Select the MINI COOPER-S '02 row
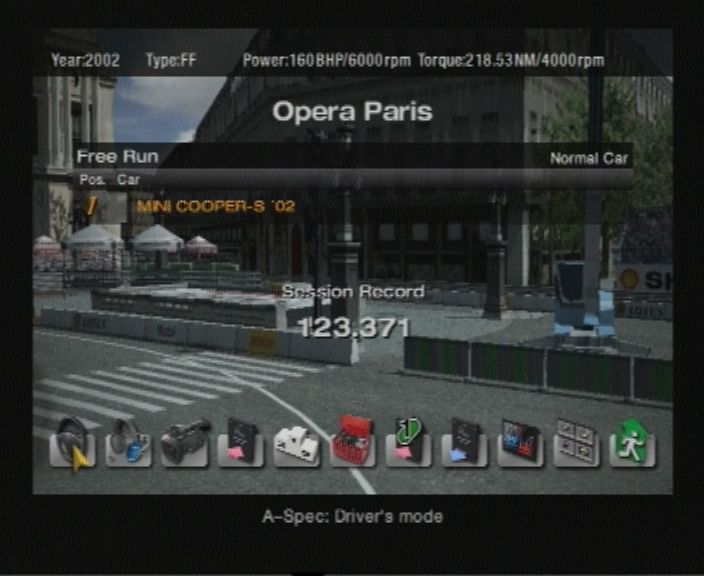 pos(215,206)
